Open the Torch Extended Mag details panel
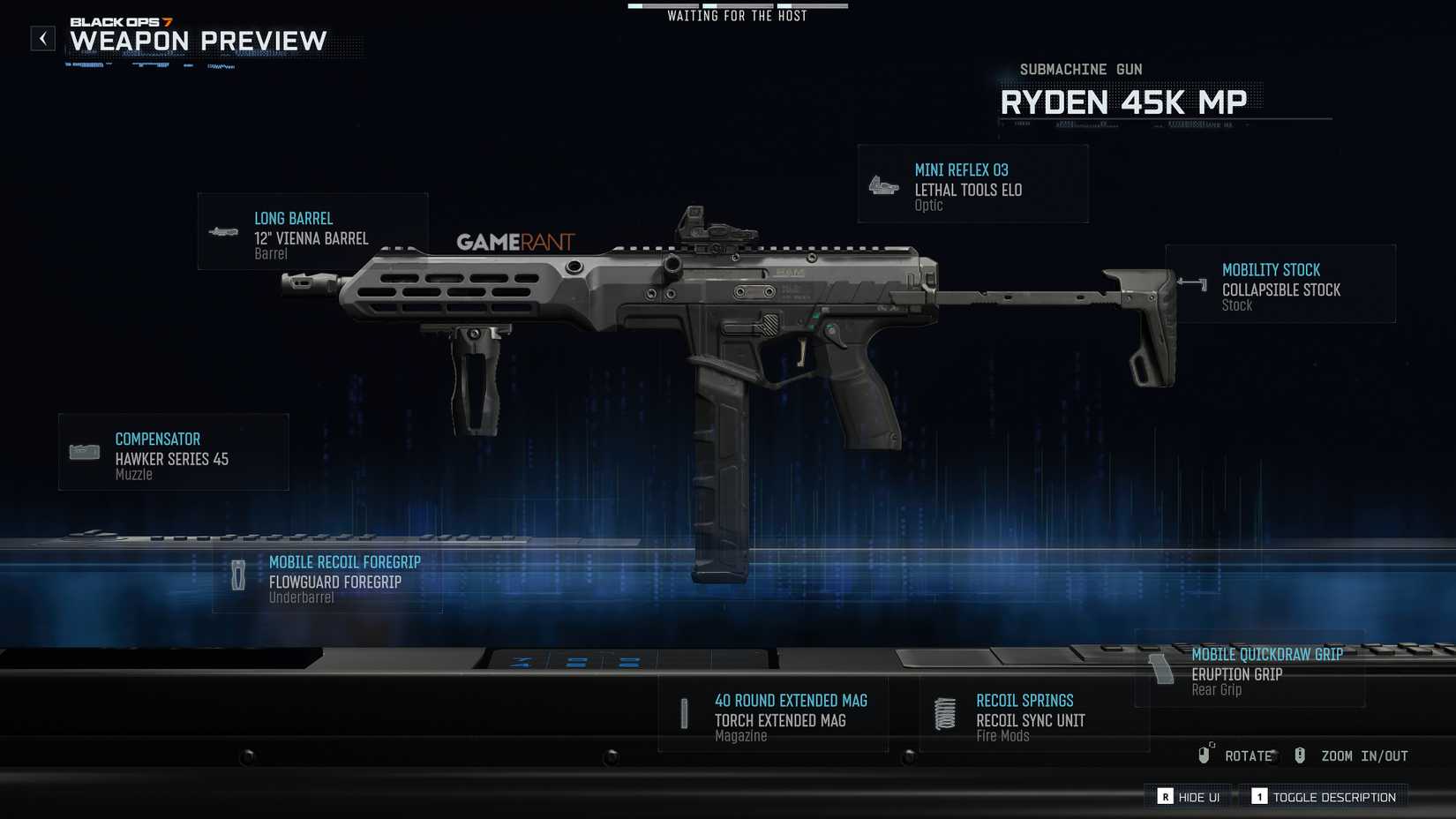Viewport: 1456px width, 819px height. coord(780,720)
